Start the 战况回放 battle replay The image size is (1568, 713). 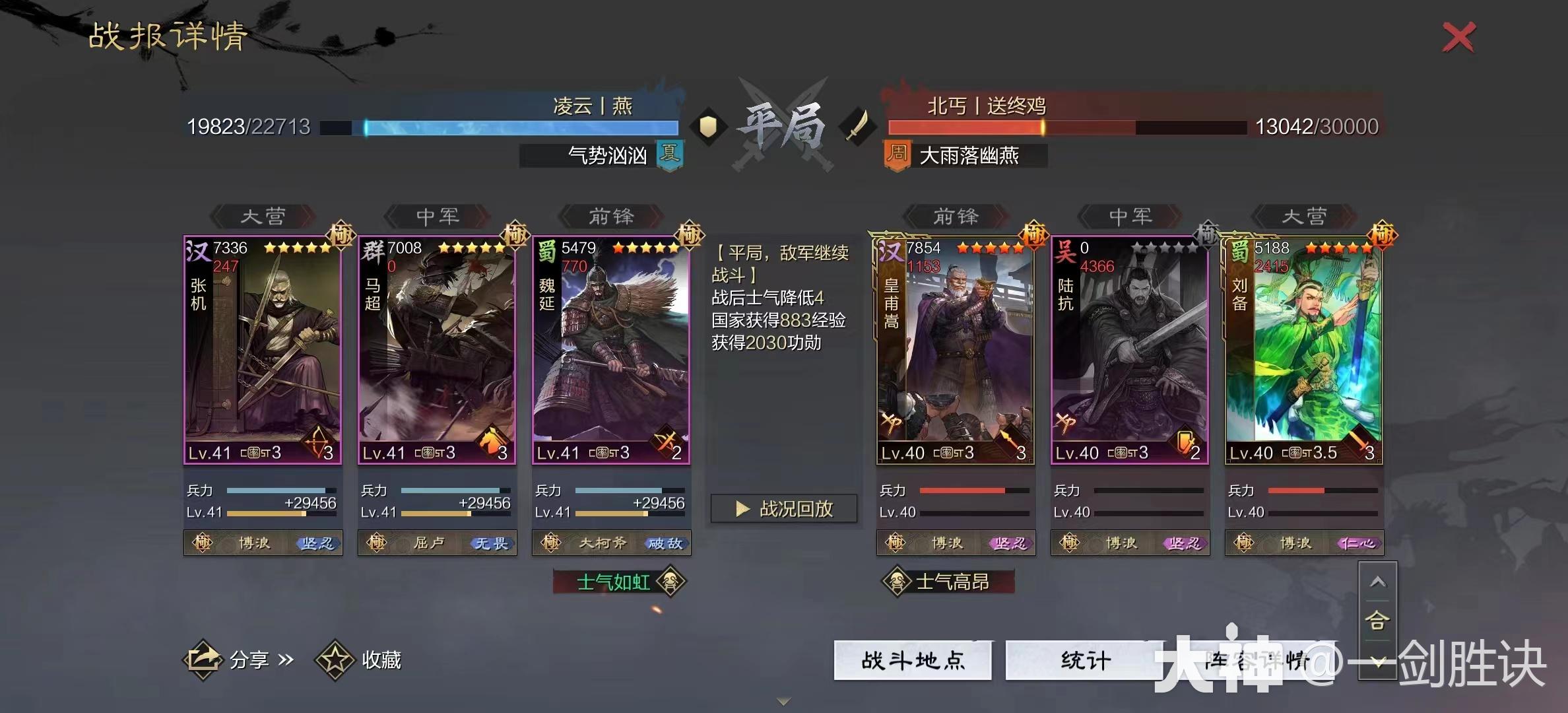(x=784, y=508)
